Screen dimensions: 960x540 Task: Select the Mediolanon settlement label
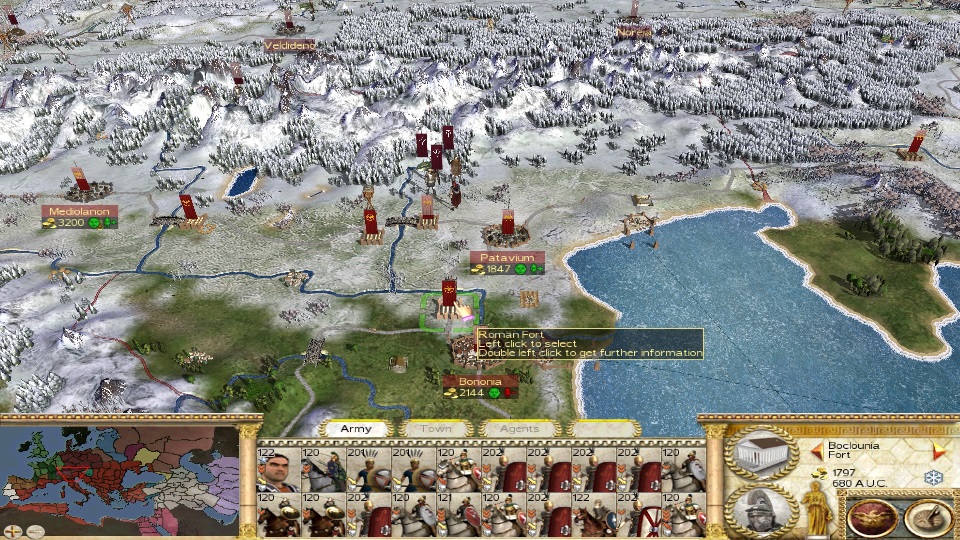[x=80, y=211]
